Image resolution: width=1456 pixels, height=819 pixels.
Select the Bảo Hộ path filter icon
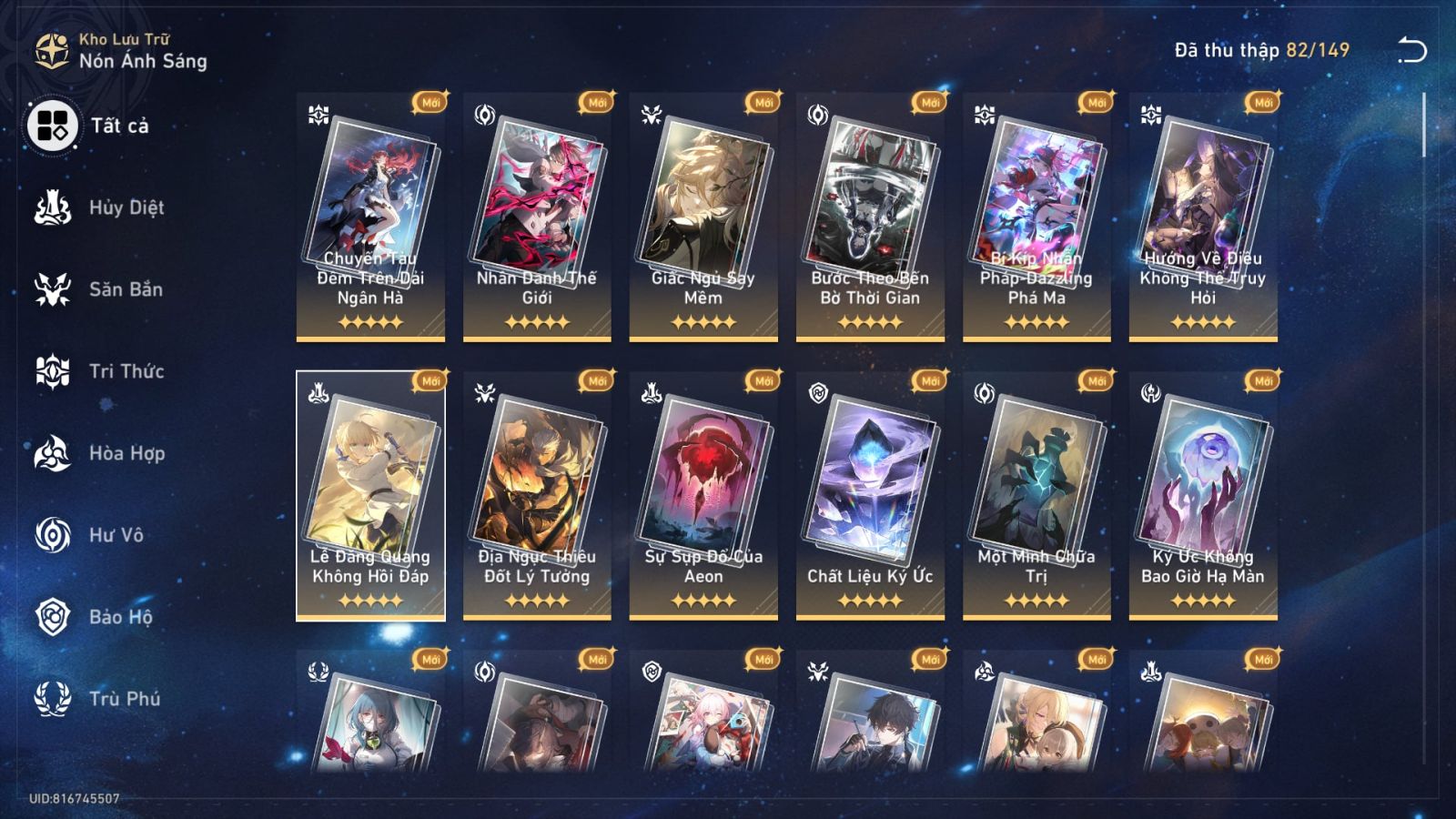click(53, 617)
